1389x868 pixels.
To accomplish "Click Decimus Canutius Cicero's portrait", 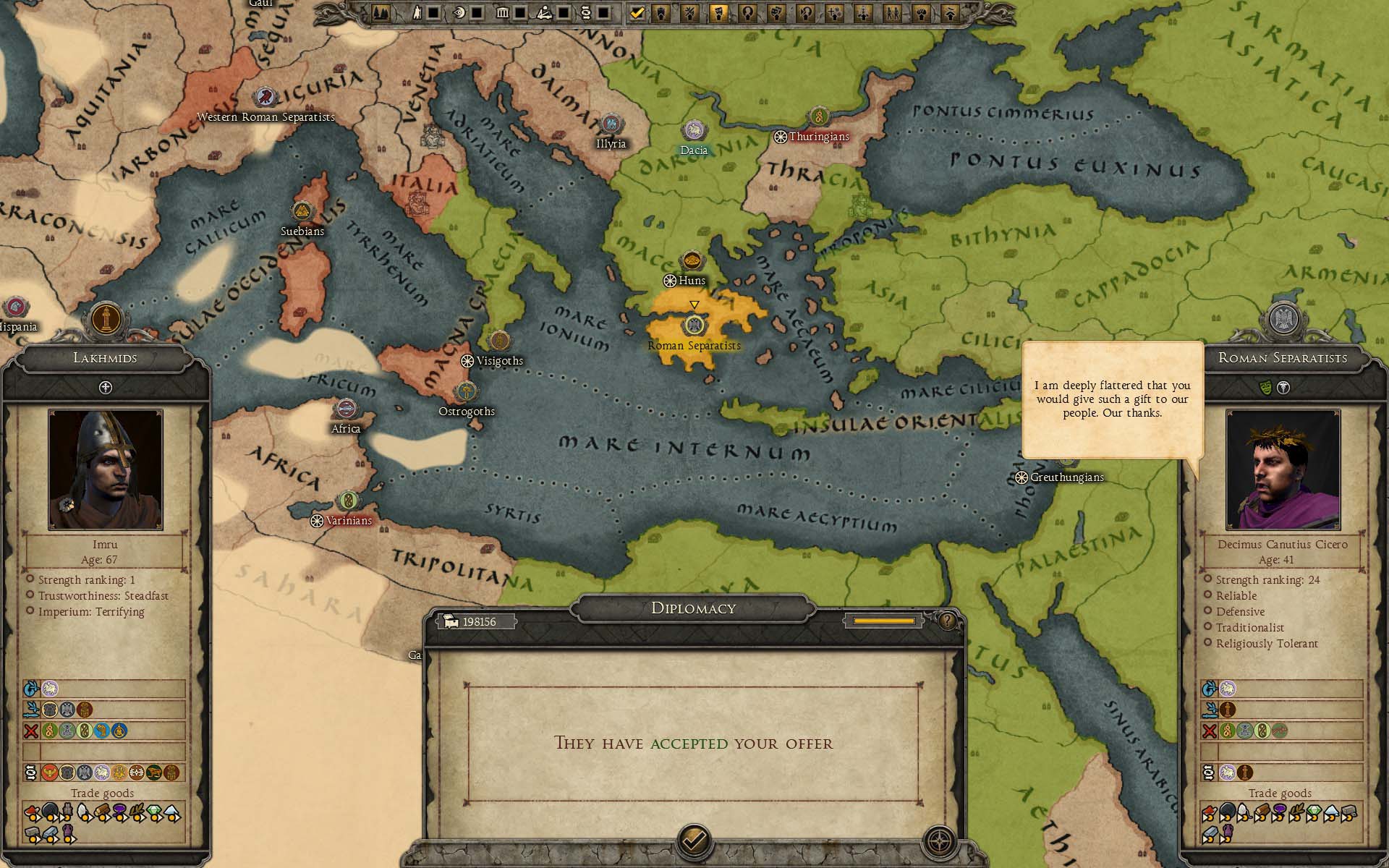I will tap(1283, 469).
